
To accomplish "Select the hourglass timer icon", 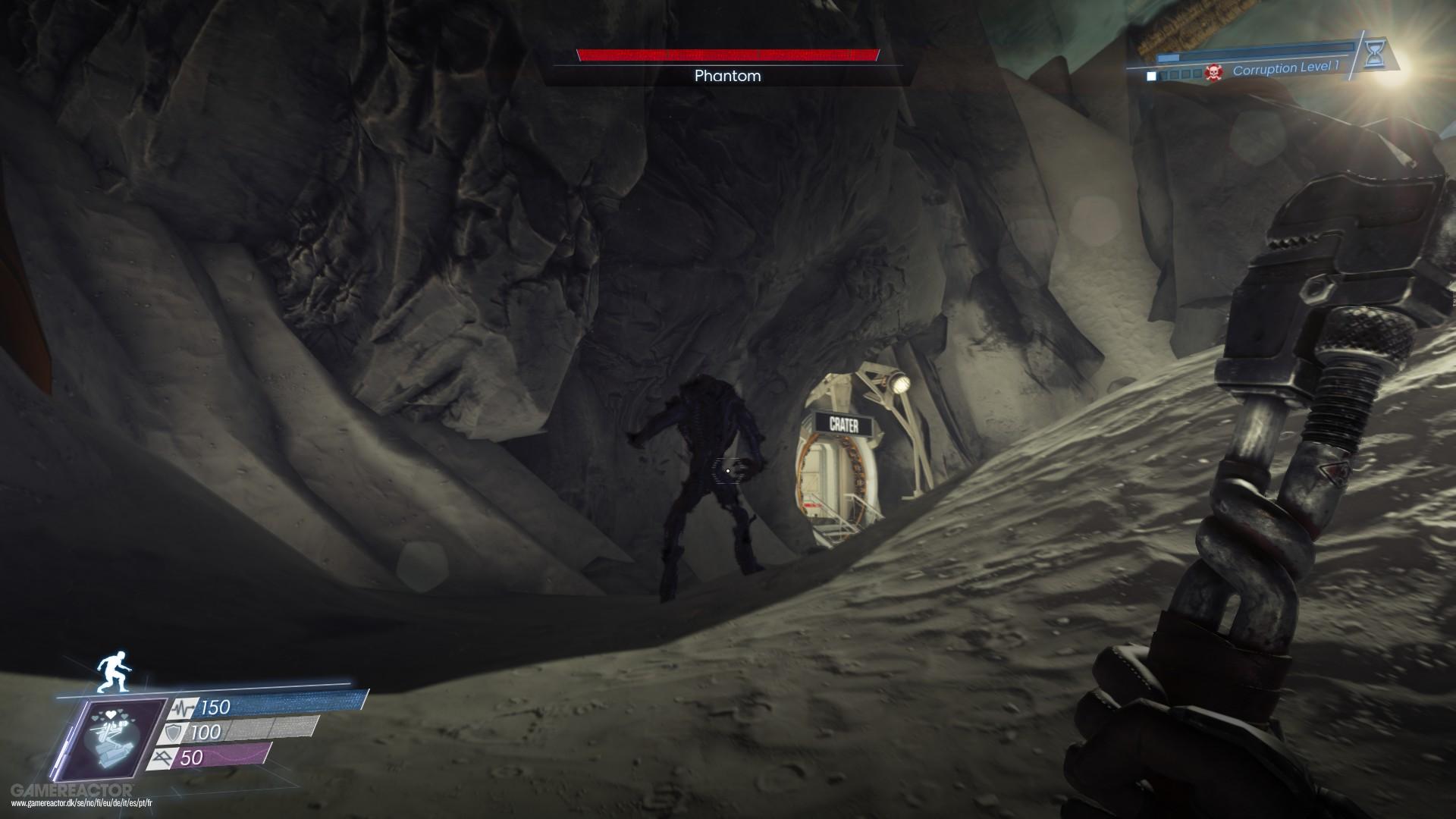I will coord(1375,55).
